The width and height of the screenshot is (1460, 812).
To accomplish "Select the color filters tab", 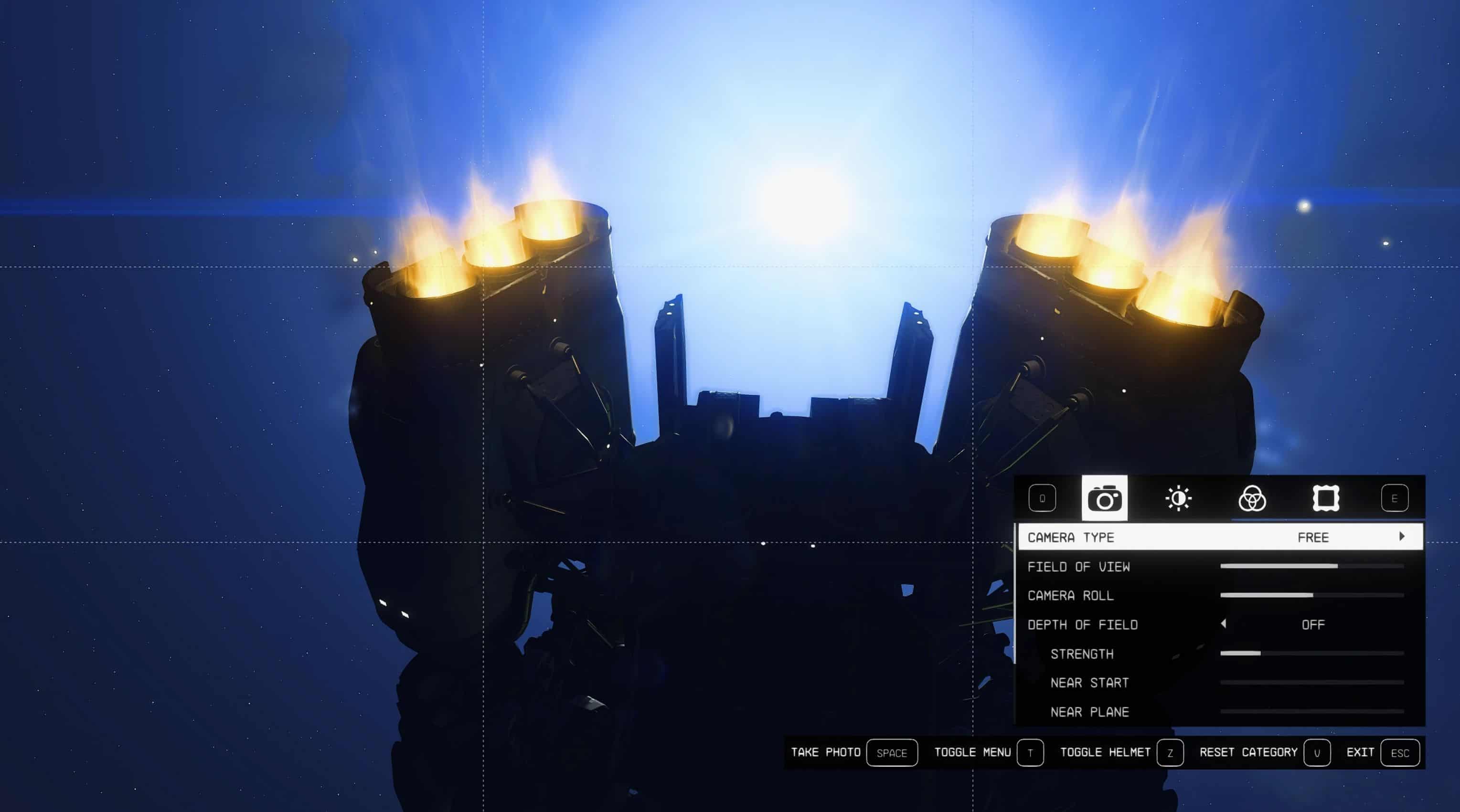I will point(1251,499).
